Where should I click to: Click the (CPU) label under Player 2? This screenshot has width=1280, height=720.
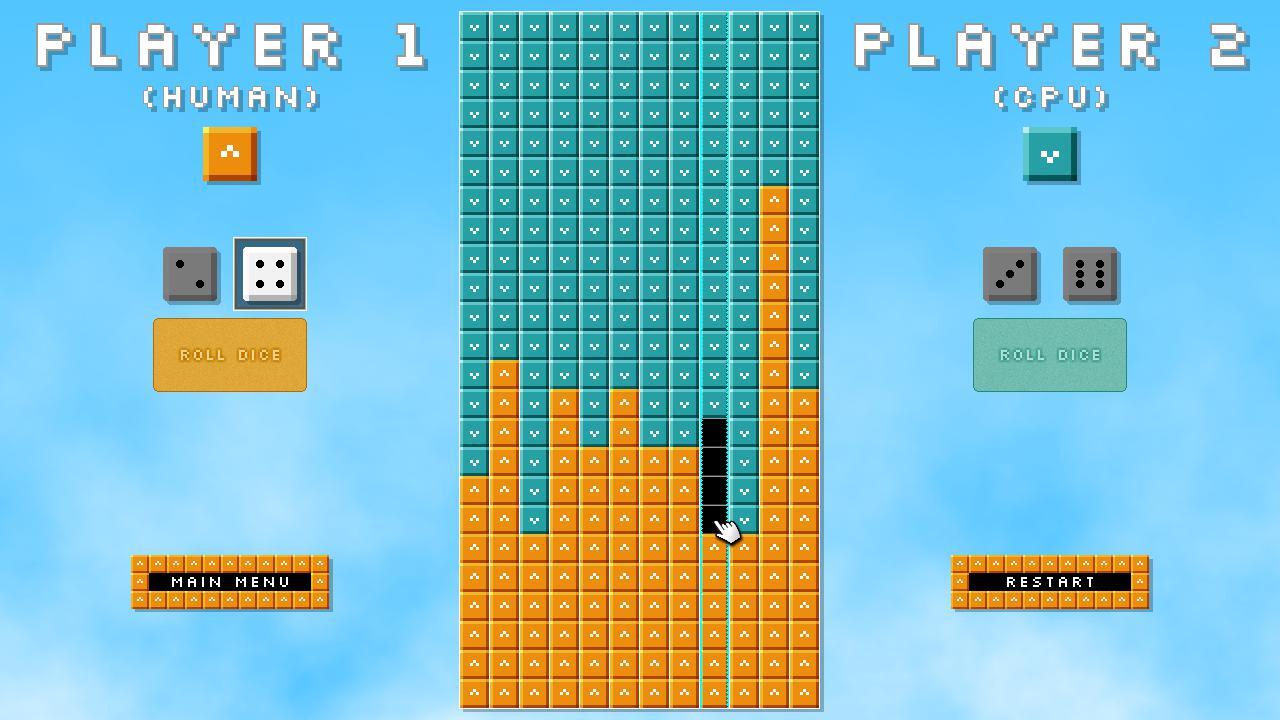[x=1049, y=99]
